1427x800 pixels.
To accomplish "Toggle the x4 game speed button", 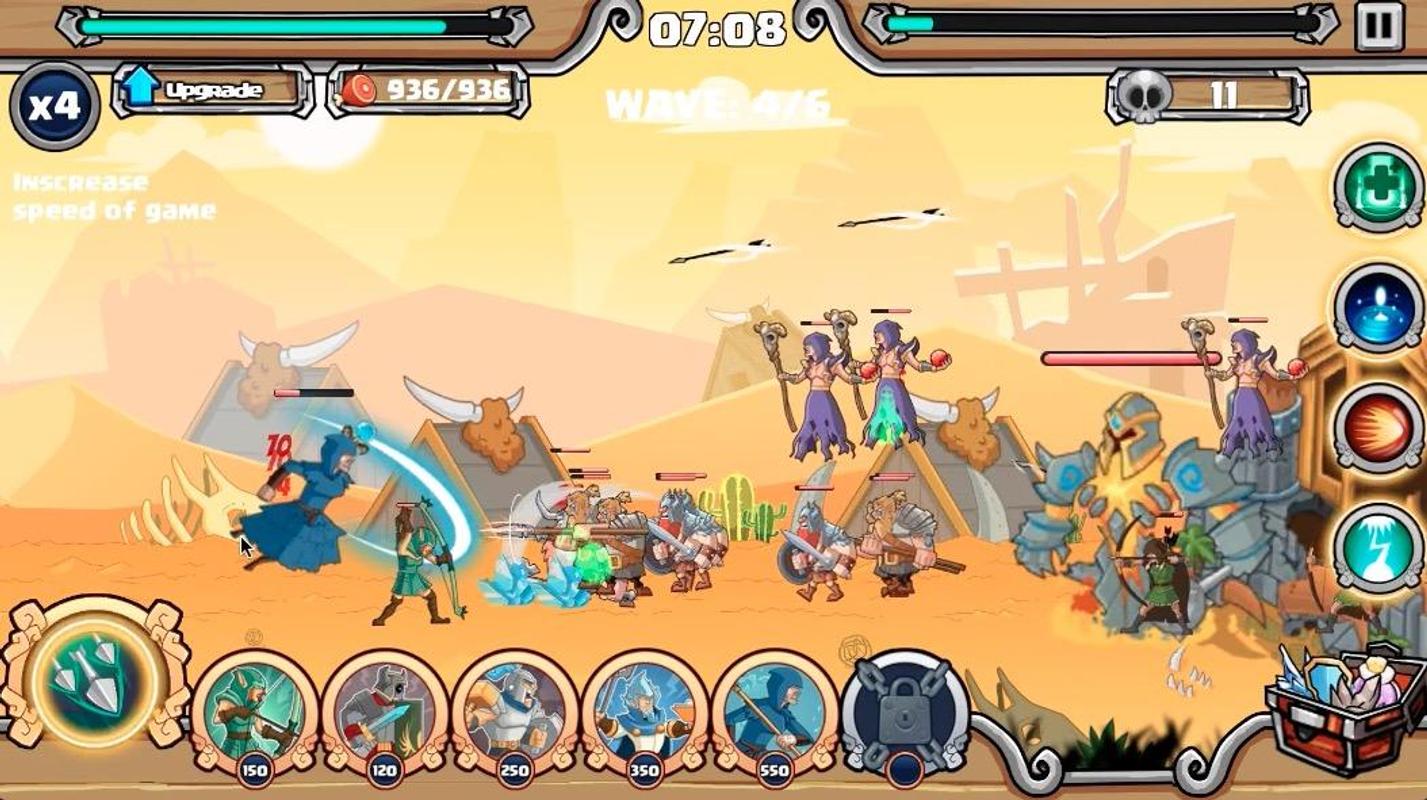I will (x=54, y=105).
